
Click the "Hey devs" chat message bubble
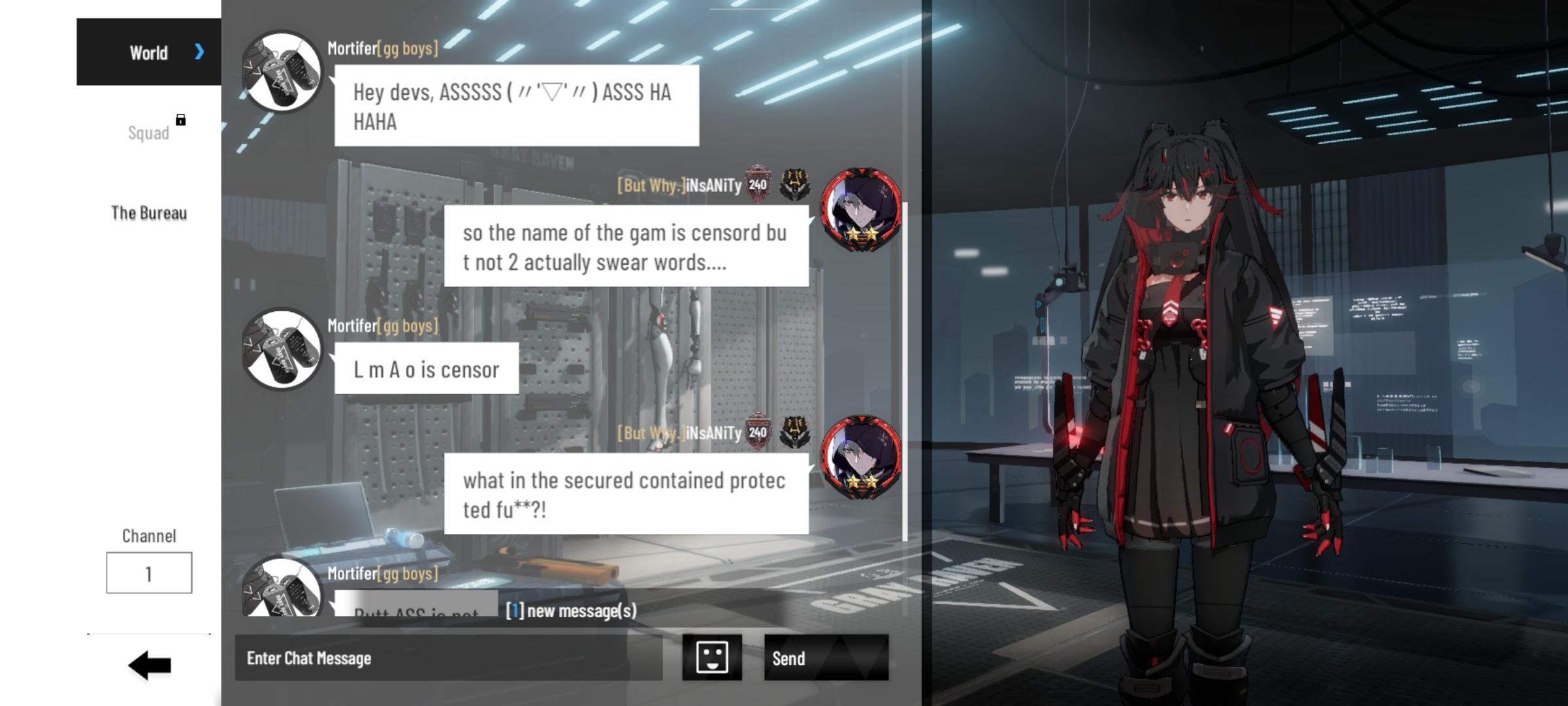pos(516,106)
